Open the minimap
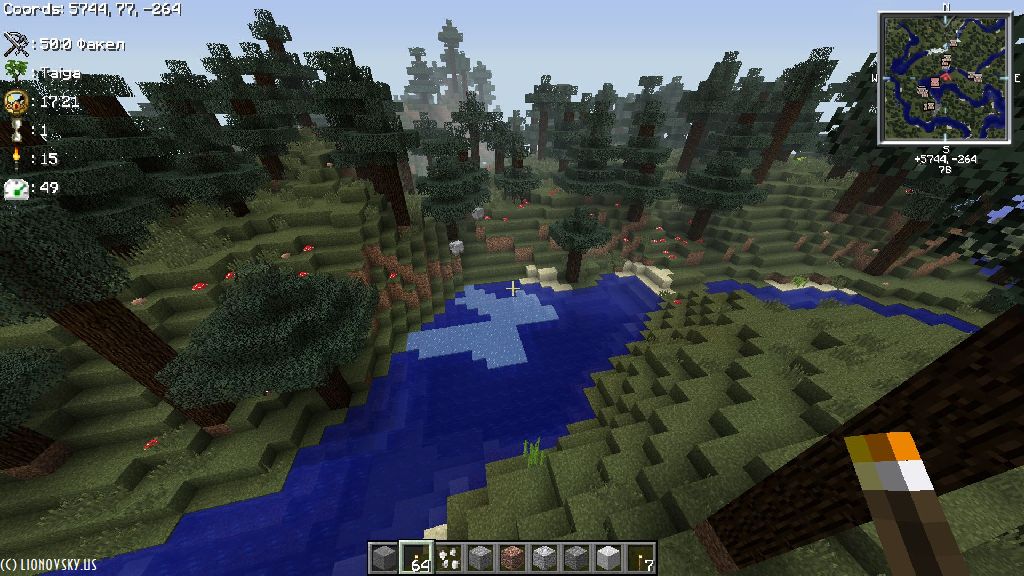This screenshot has height=576, width=1024. 944,80
